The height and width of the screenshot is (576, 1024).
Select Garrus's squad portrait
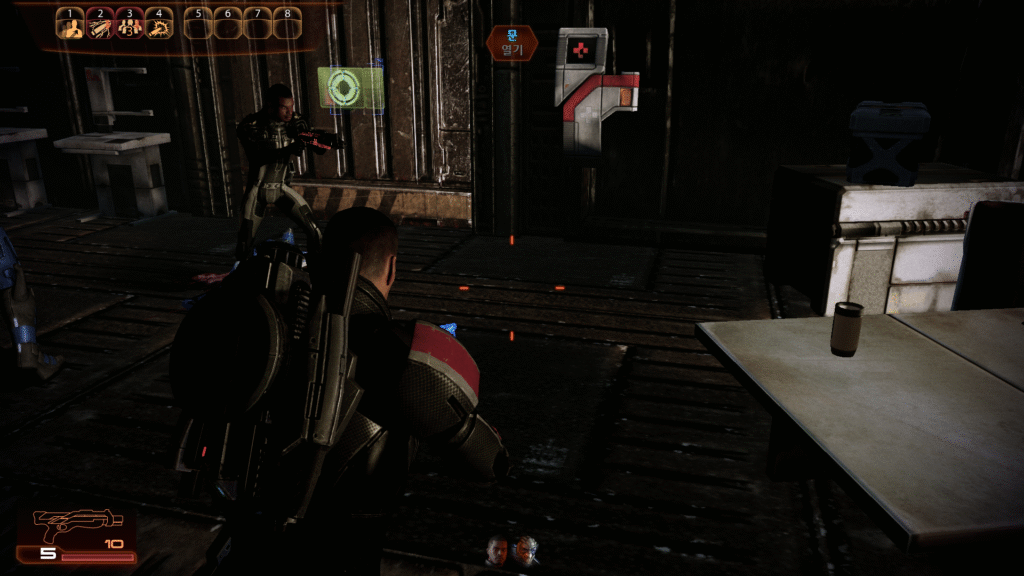pos(526,550)
